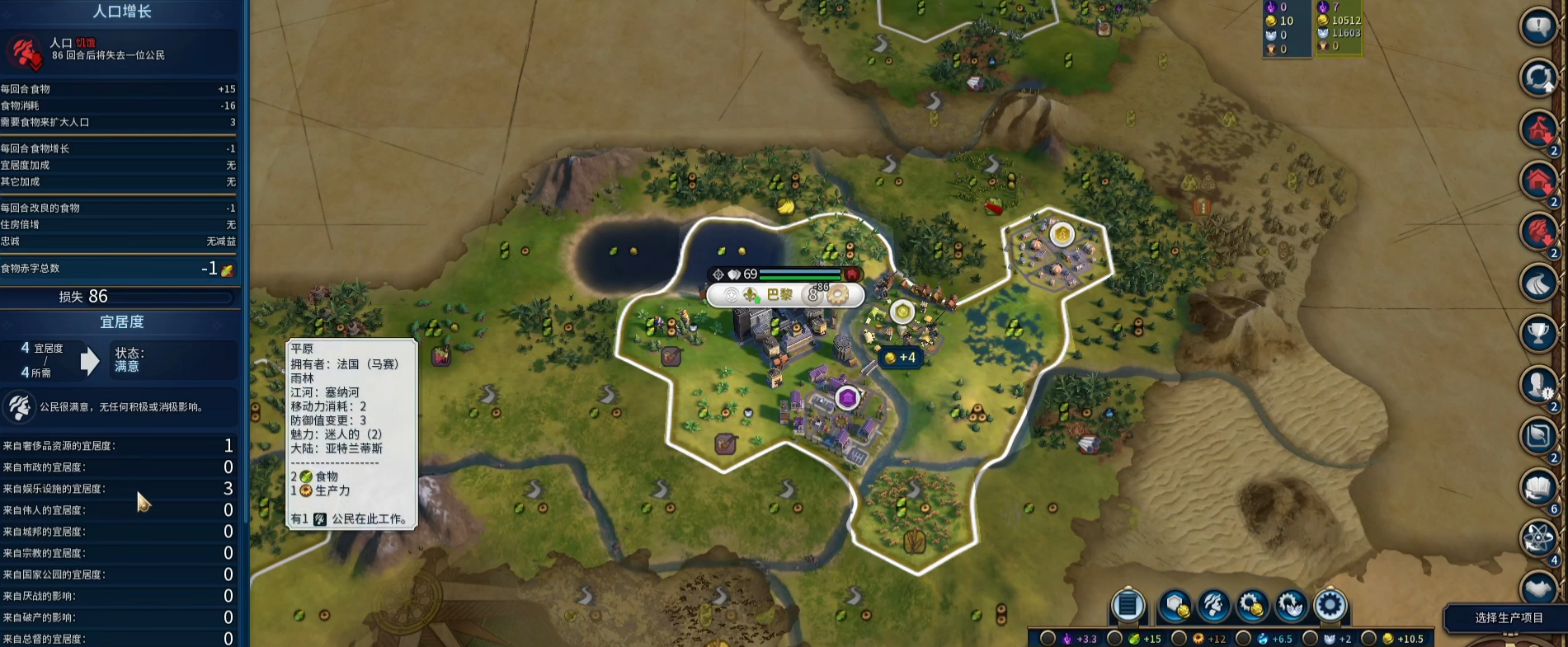
Task: Open the city details scroll icon
Action: click(1128, 606)
